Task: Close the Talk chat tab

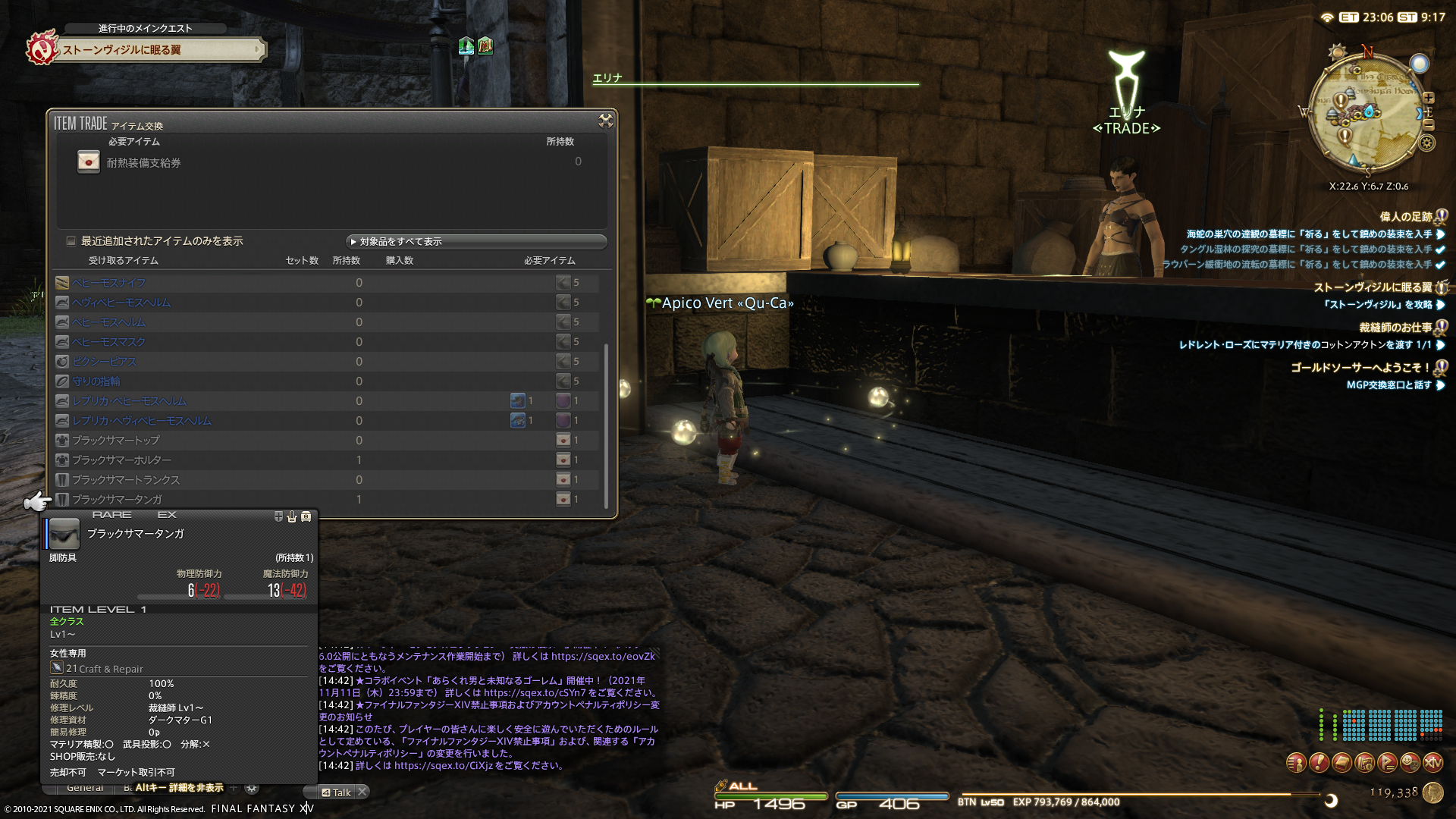Action: (x=362, y=792)
